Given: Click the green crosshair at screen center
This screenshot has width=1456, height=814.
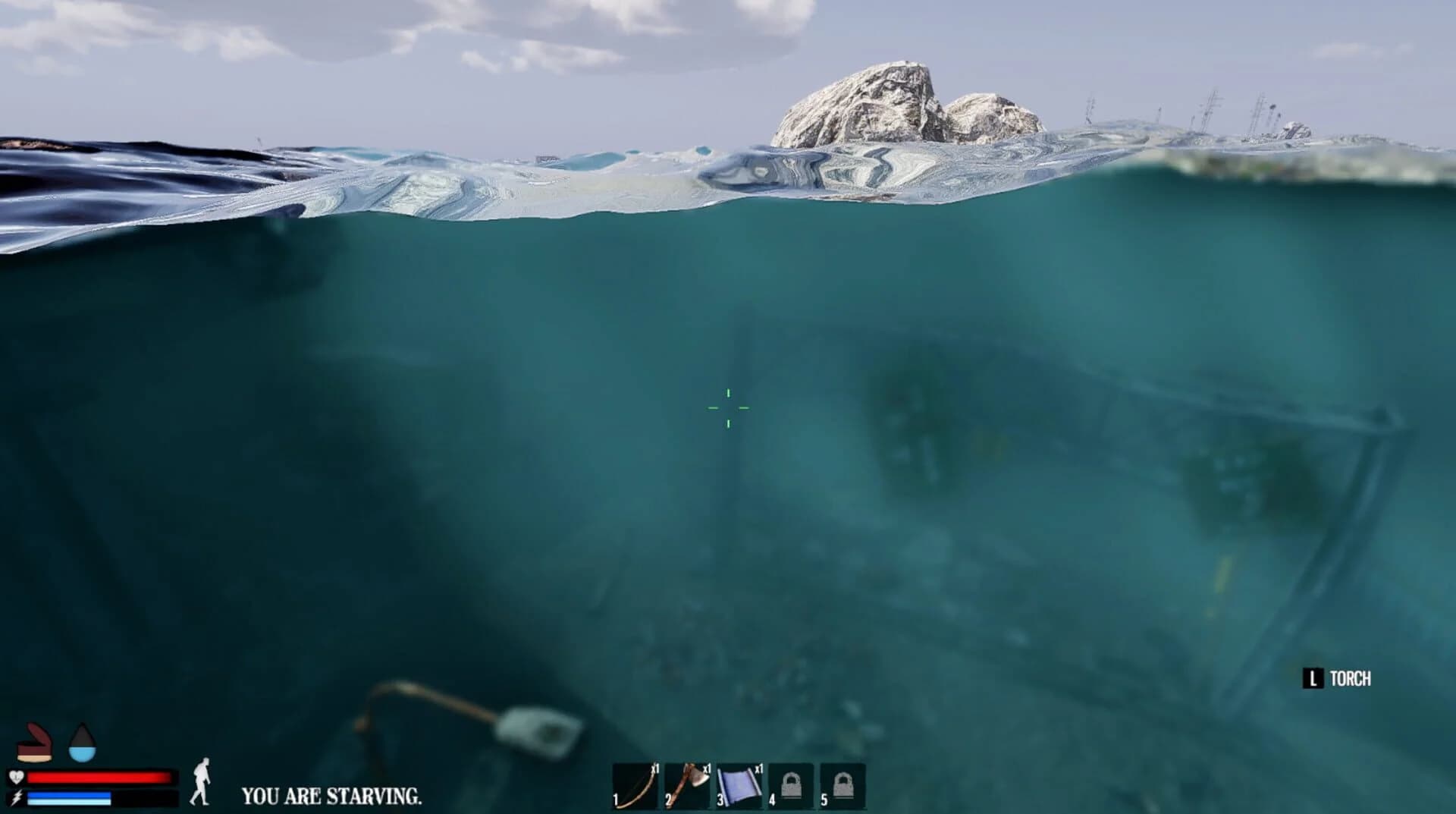Looking at the screenshot, I should click(x=728, y=408).
